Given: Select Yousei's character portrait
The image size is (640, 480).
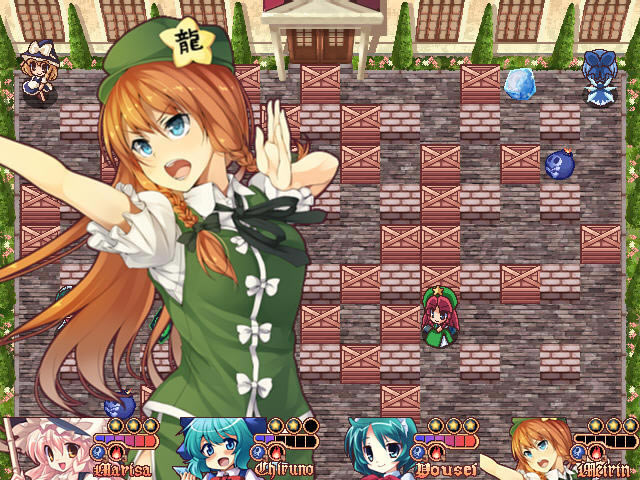Looking at the screenshot, I should (377, 449).
